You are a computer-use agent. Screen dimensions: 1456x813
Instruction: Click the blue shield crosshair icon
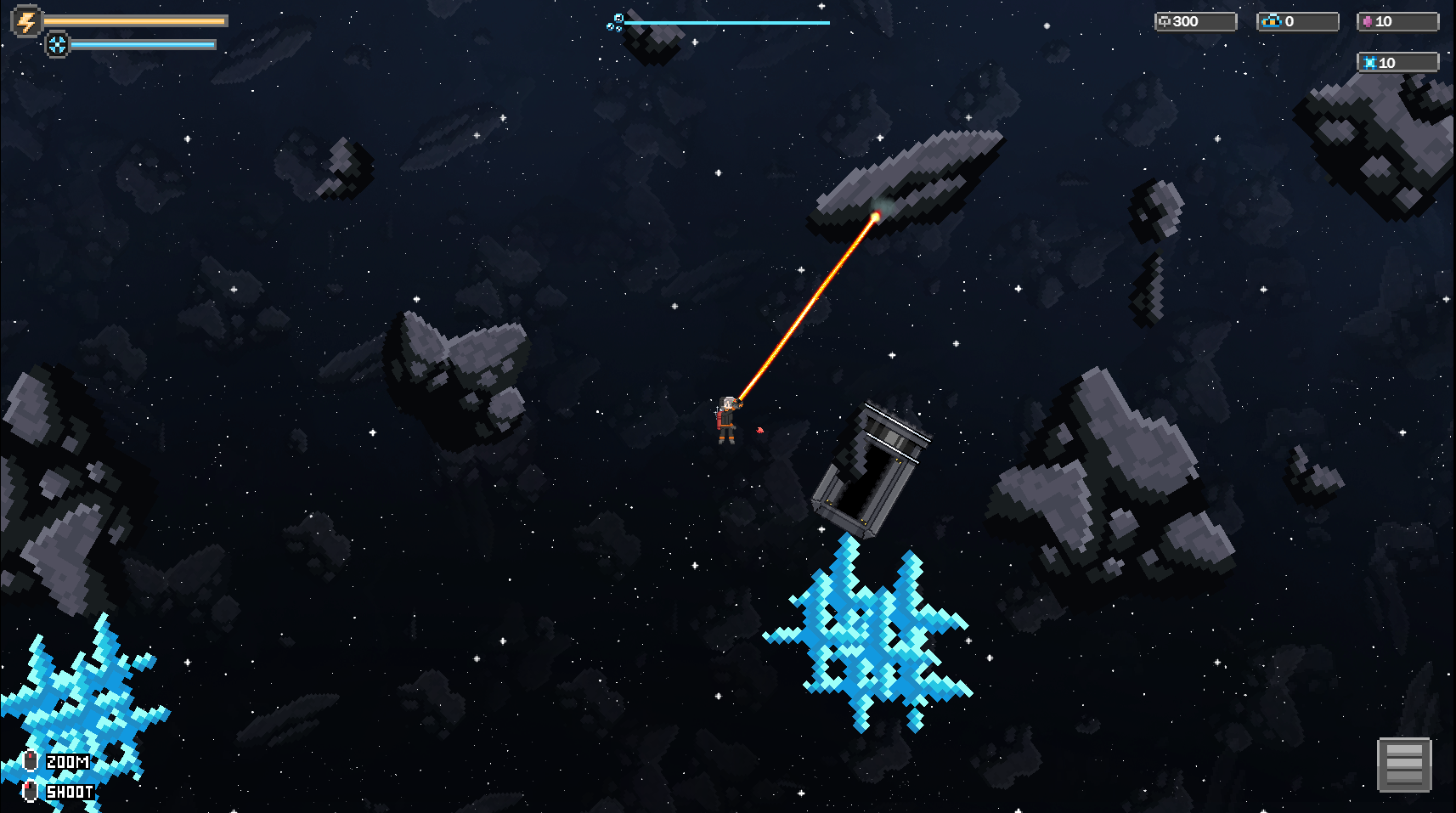[57, 44]
